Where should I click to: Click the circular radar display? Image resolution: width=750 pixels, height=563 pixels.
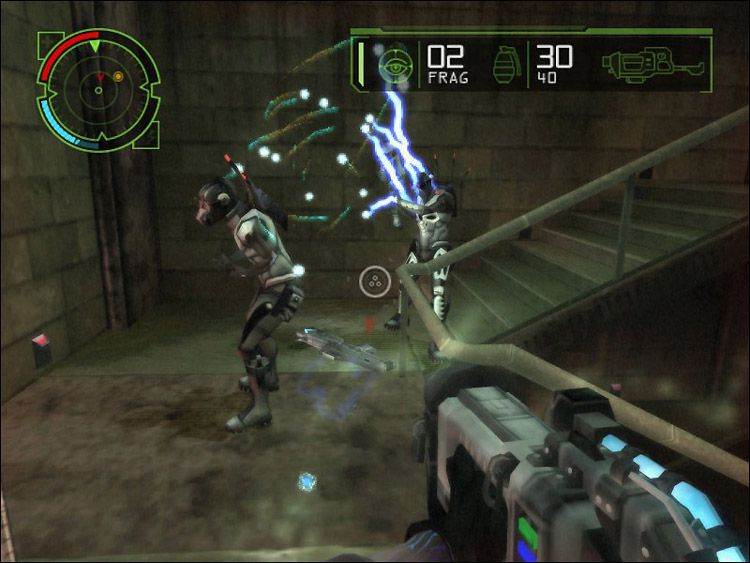(98, 90)
